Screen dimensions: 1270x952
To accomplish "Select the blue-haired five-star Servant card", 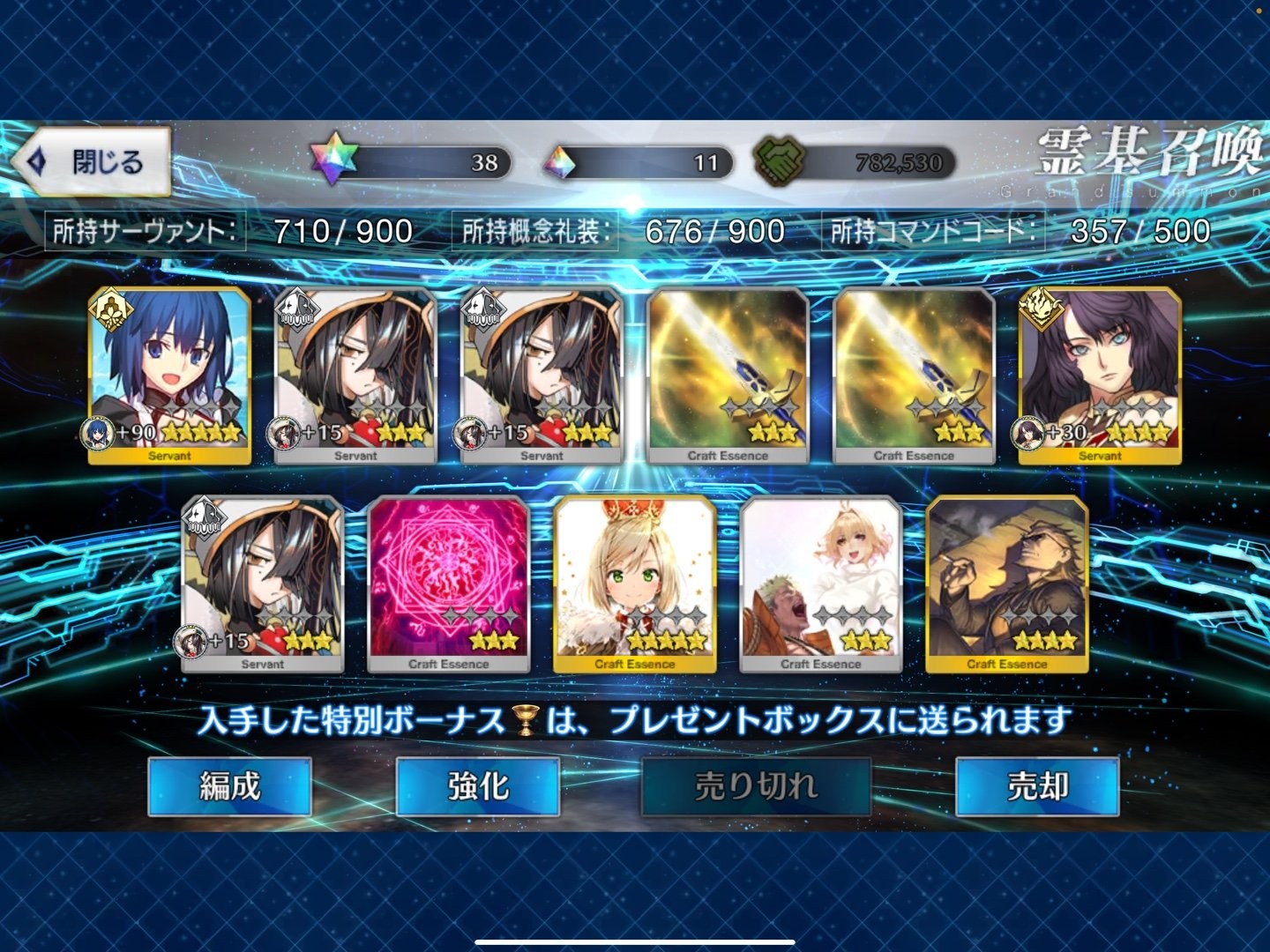I will 169,375.
